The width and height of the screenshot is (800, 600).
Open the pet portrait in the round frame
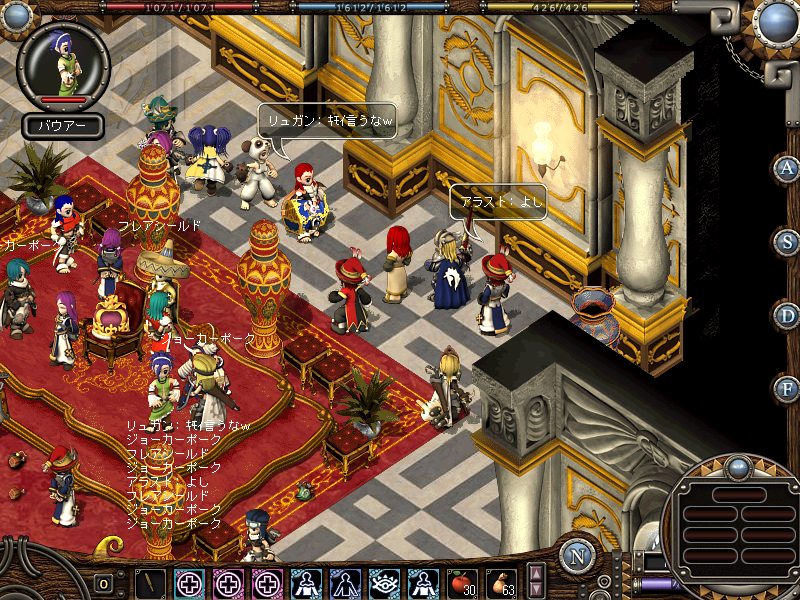pyautogui.click(x=64, y=62)
